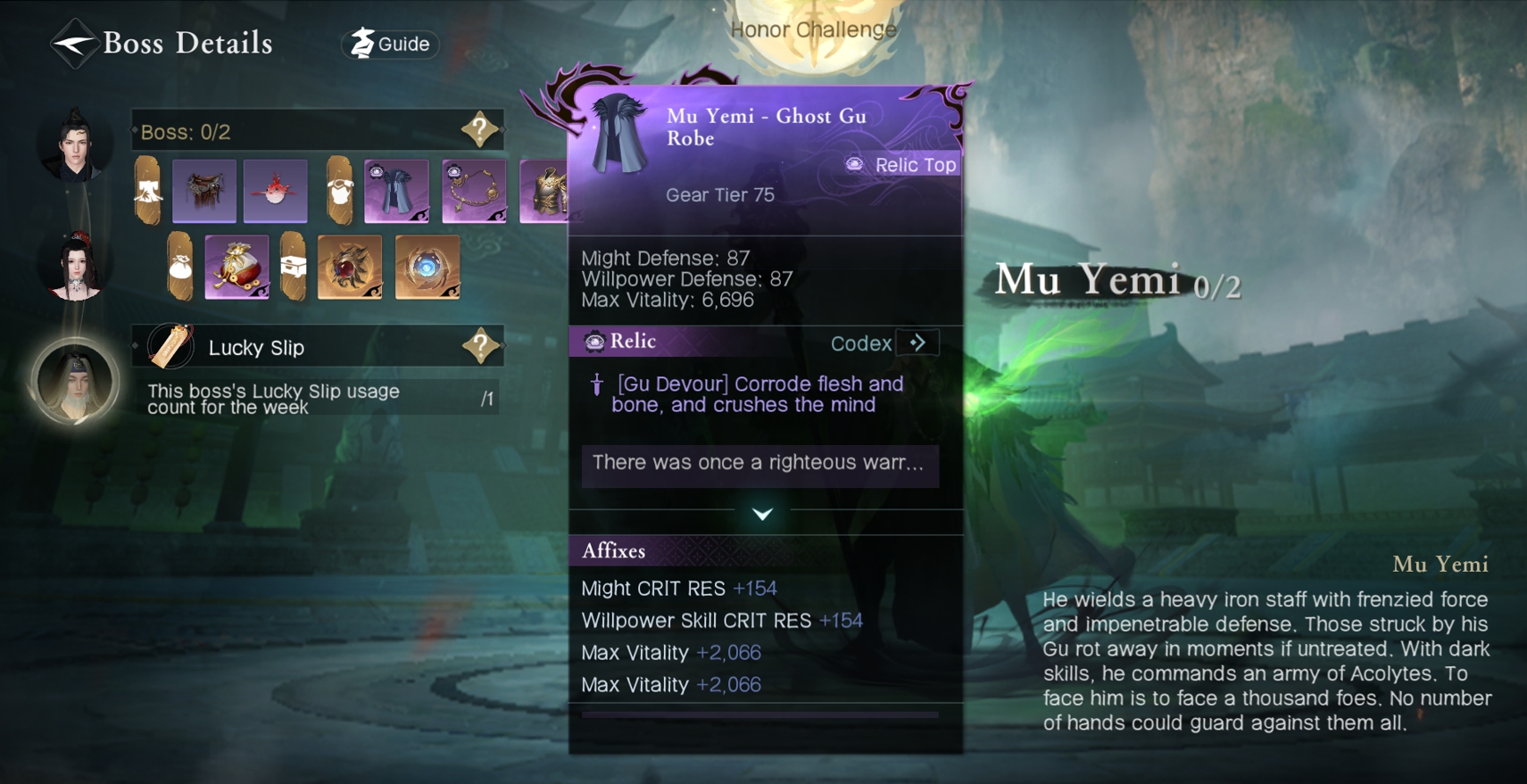Open the Relic Codex arrow

[x=917, y=343]
